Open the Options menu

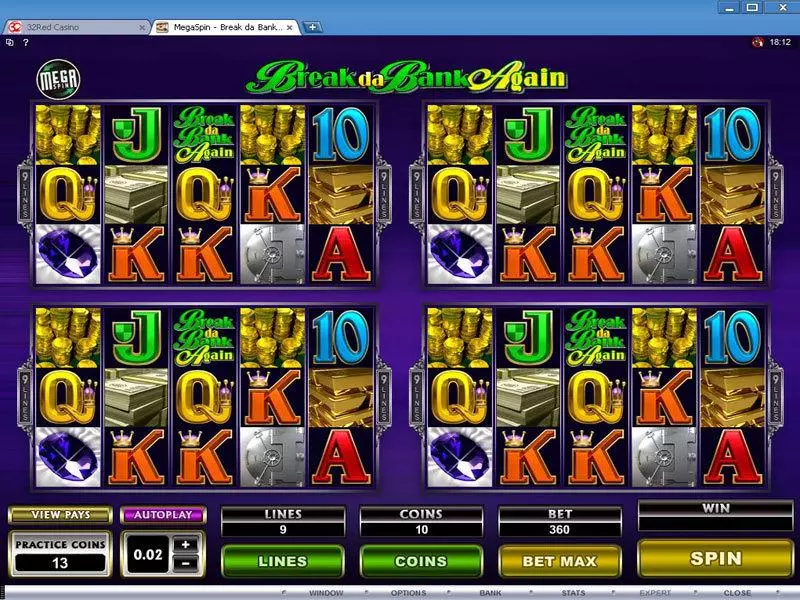[x=408, y=593]
